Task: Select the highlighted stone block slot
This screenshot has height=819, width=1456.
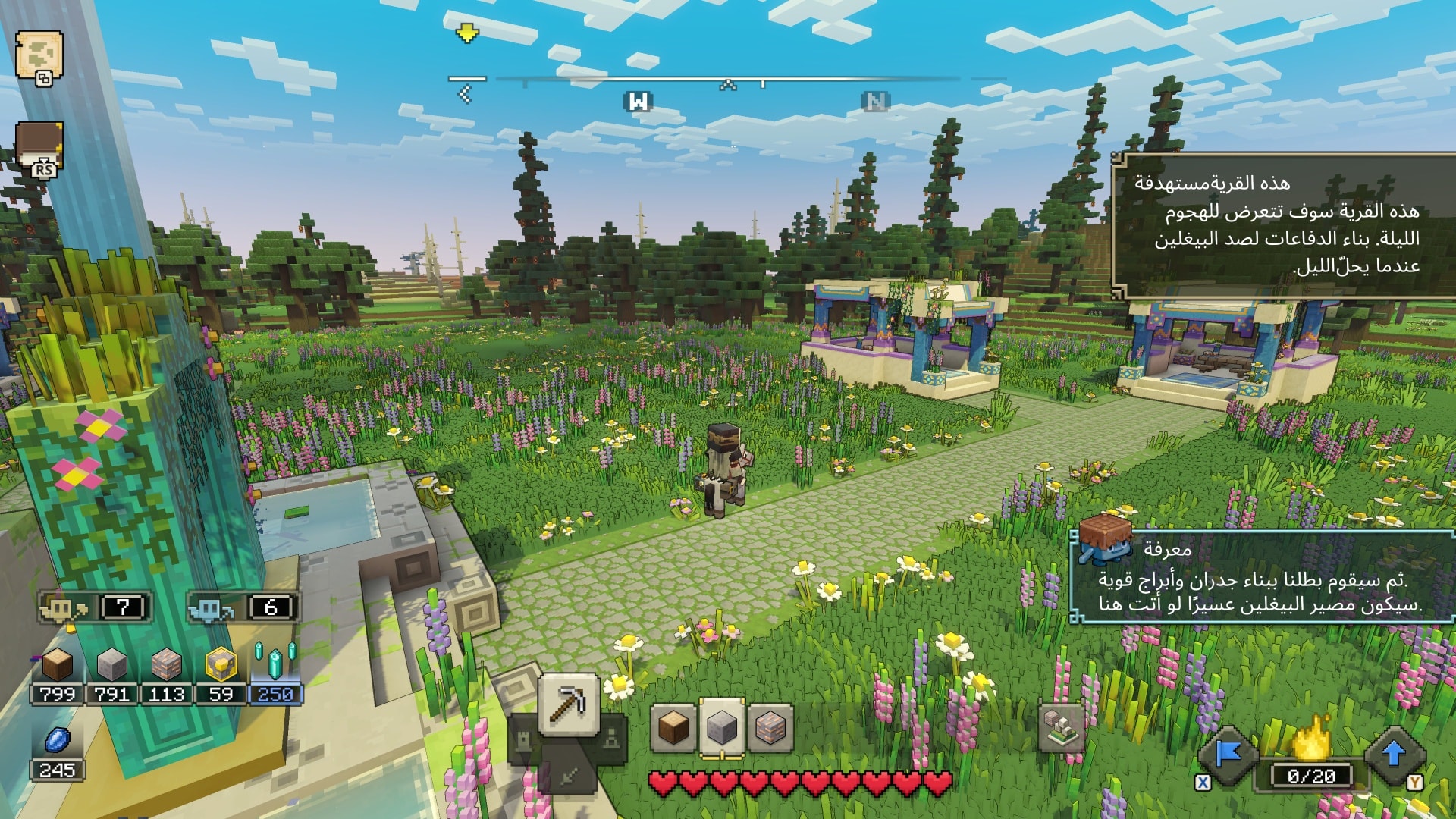Action: point(721,727)
